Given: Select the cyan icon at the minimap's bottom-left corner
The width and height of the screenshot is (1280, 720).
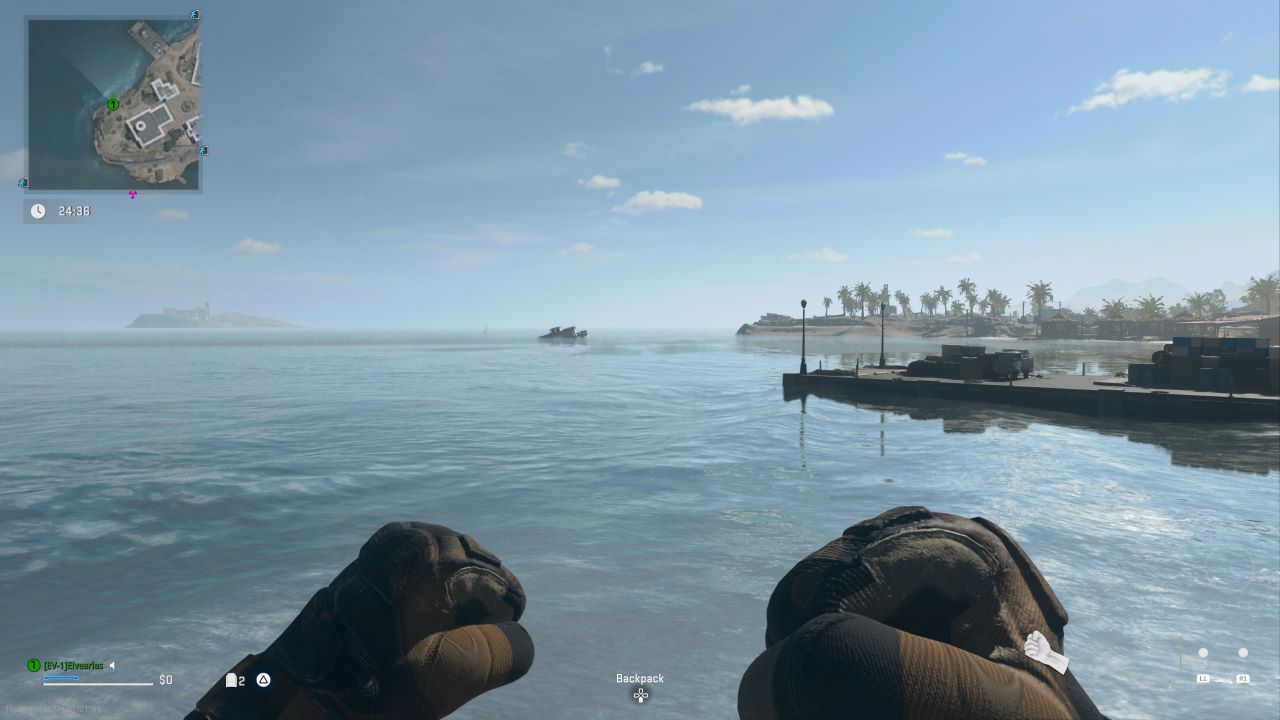Looking at the screenshot, I should [x=22, y=183].
